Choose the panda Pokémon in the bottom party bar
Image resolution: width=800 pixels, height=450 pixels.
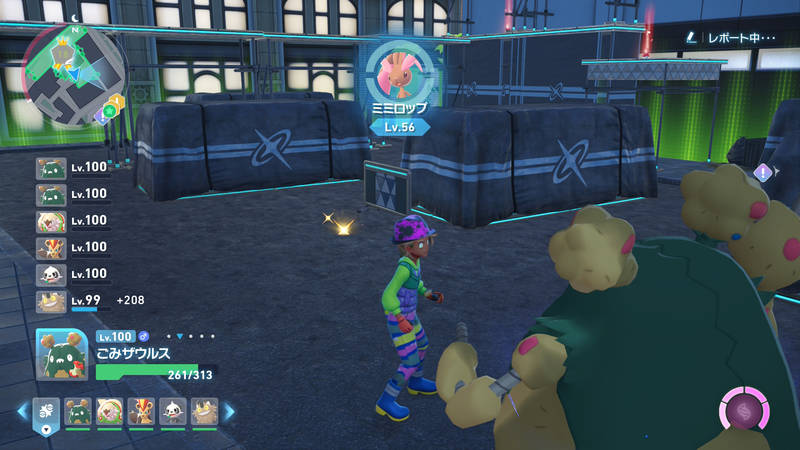point(173,410)
